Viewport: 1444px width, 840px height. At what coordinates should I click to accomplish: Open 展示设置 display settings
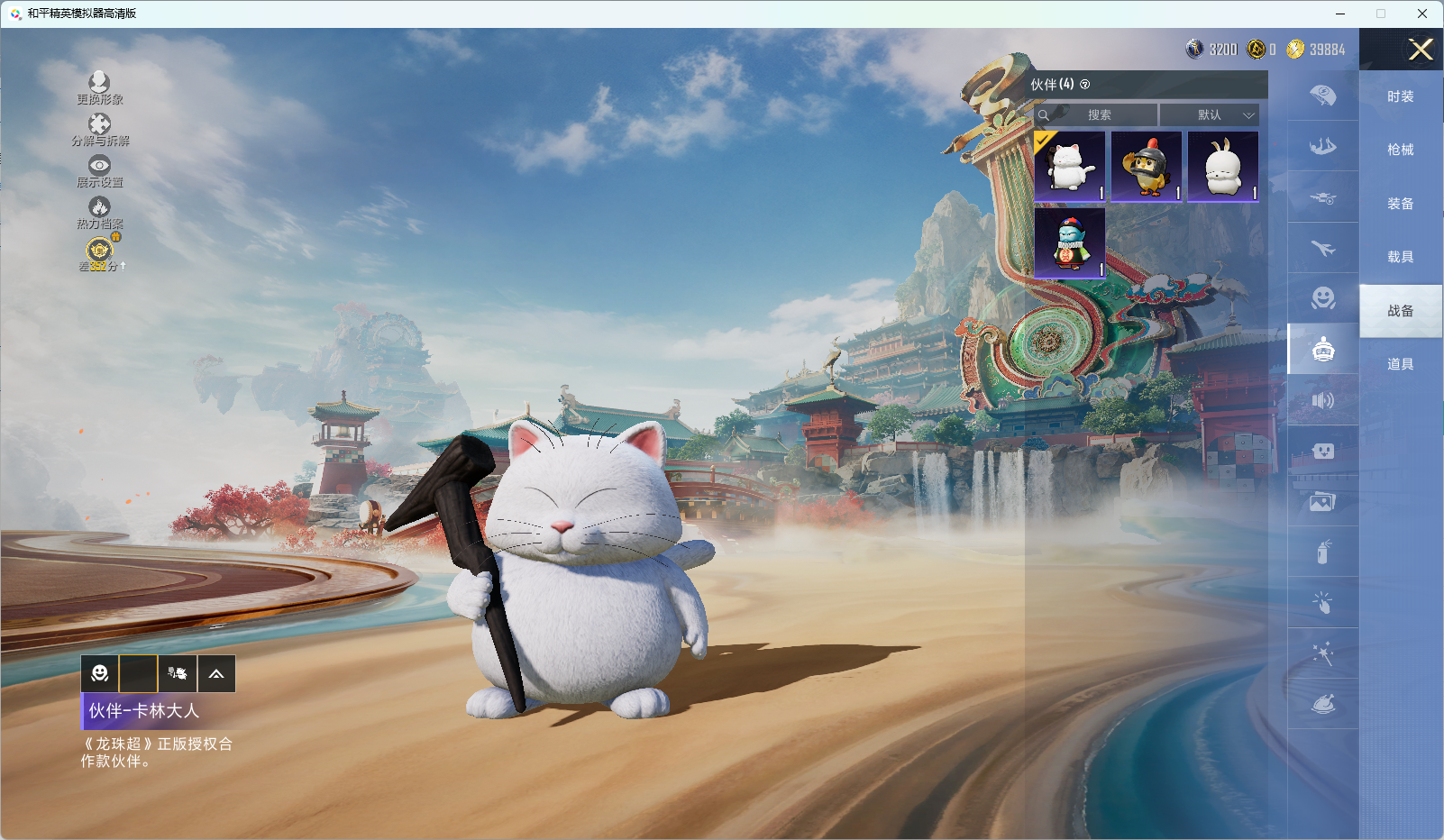[x=99, y=170]
